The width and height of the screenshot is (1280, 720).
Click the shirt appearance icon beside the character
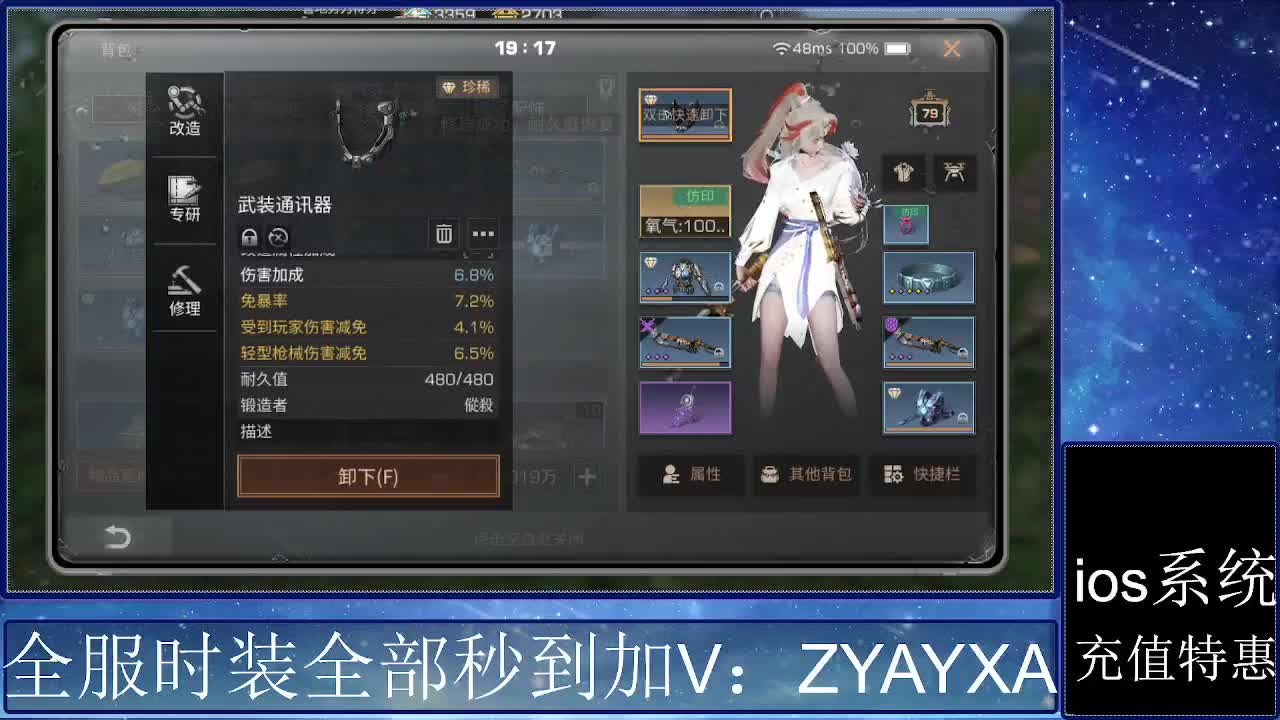pyautogui.click(x=903, y=172)
